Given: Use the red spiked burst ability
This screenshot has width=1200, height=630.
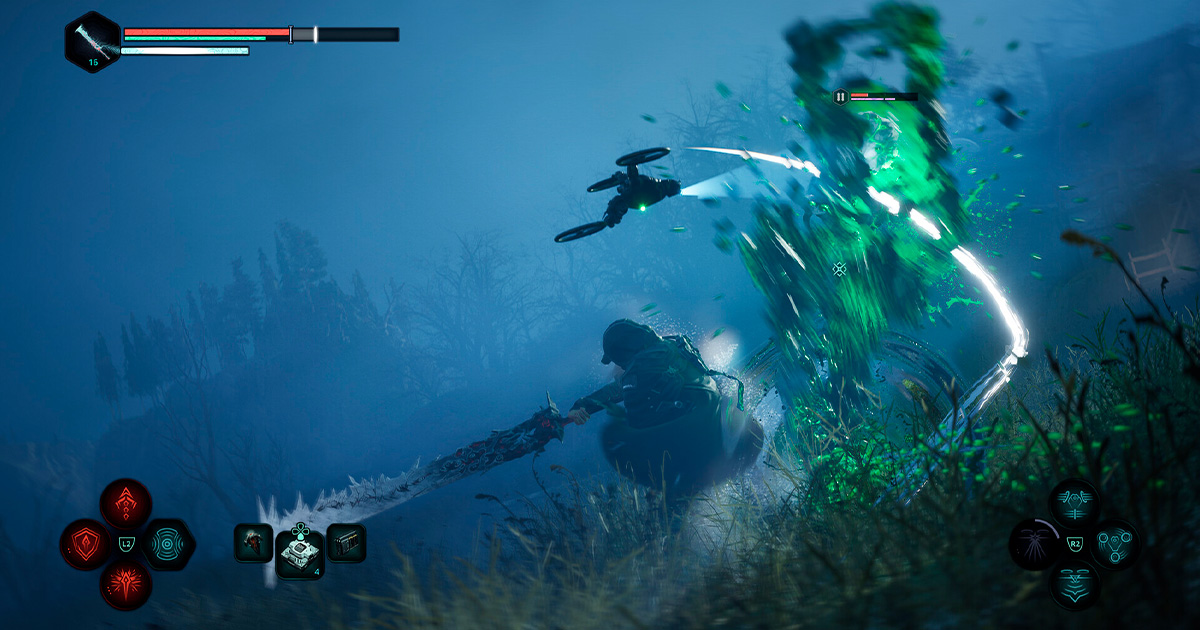Looking at the screenshot, I should 126,585.
